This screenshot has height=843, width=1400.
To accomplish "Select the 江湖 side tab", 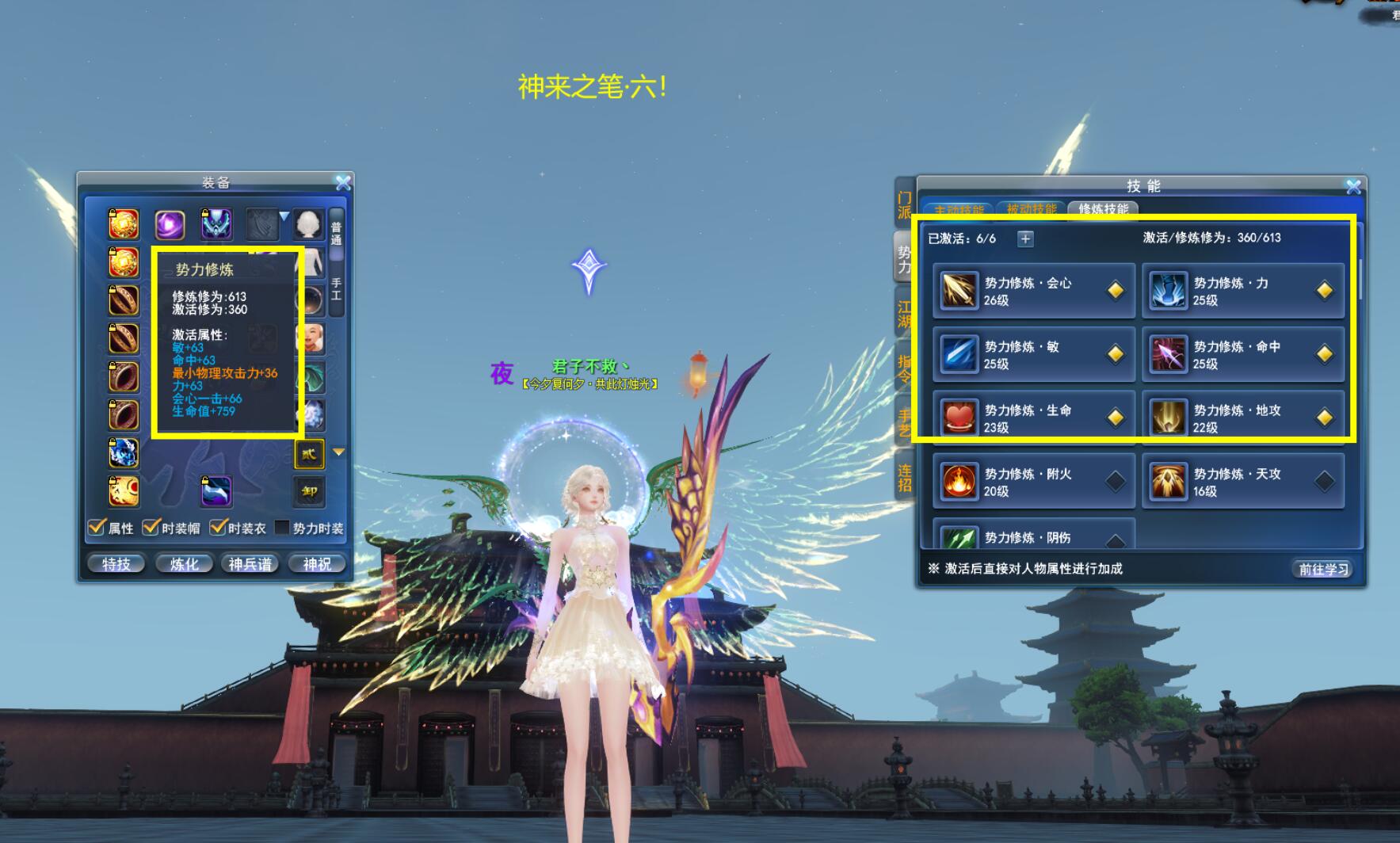I will (x=904, y=315).
